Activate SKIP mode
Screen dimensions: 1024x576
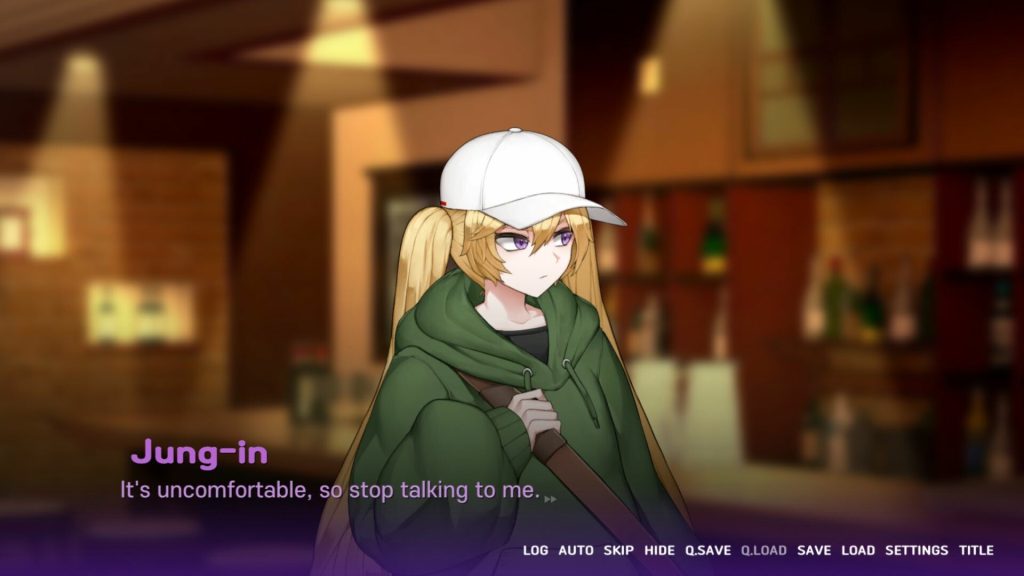click(619, 550)
